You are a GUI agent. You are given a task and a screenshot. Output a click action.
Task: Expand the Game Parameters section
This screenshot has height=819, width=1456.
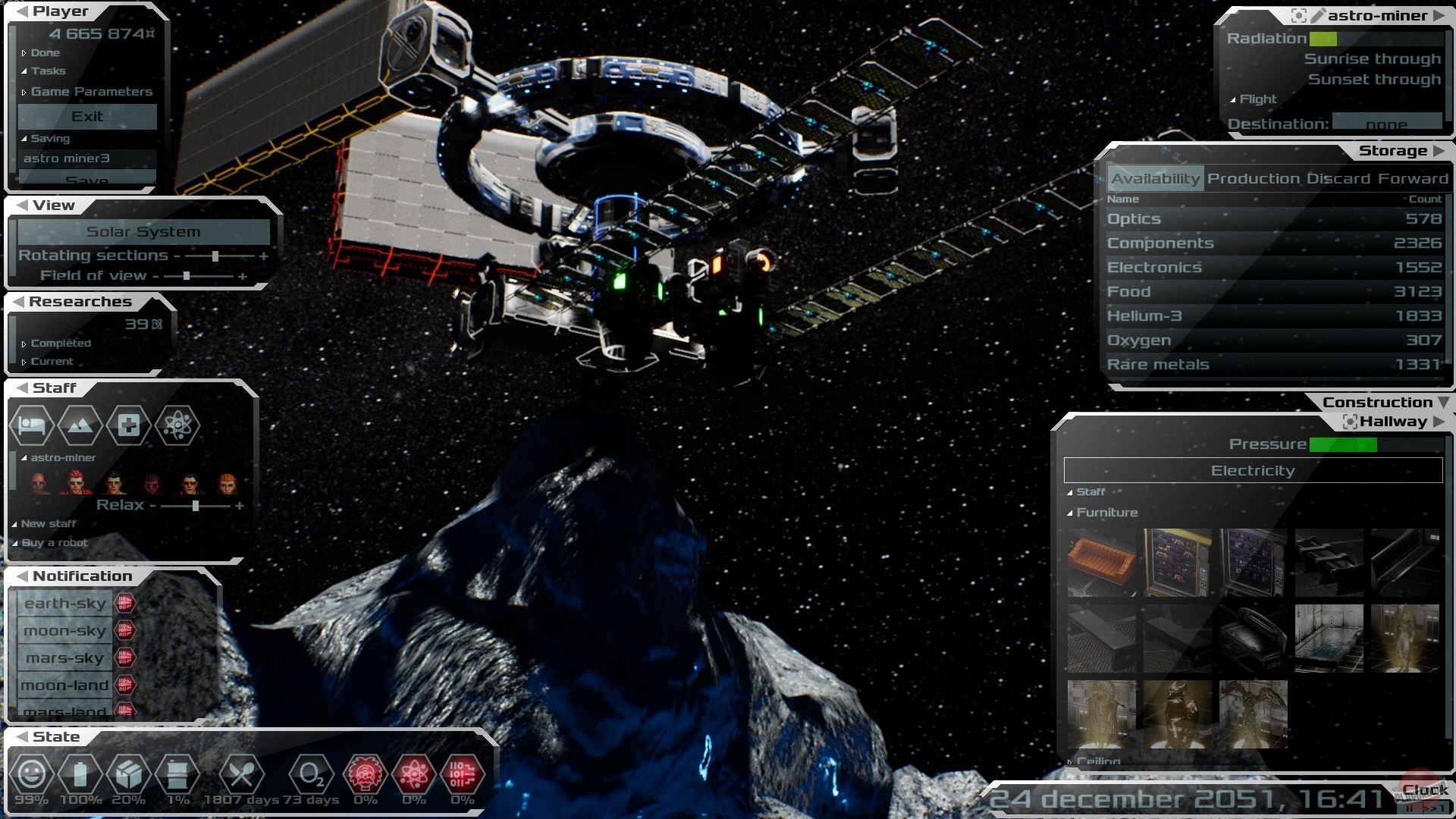pyautogui.click(x=91, y=92)
